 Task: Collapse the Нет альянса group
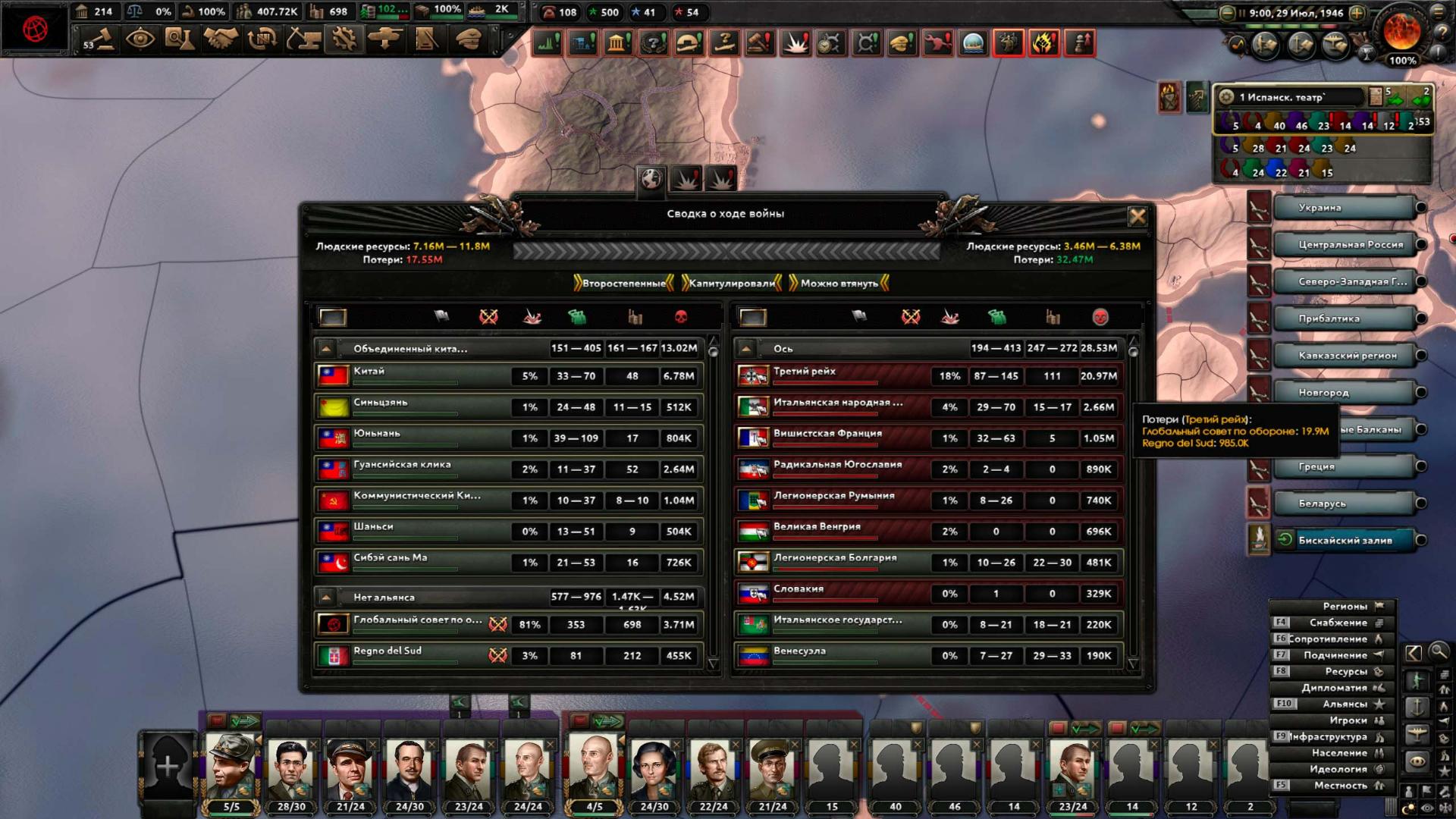(326, 597)
